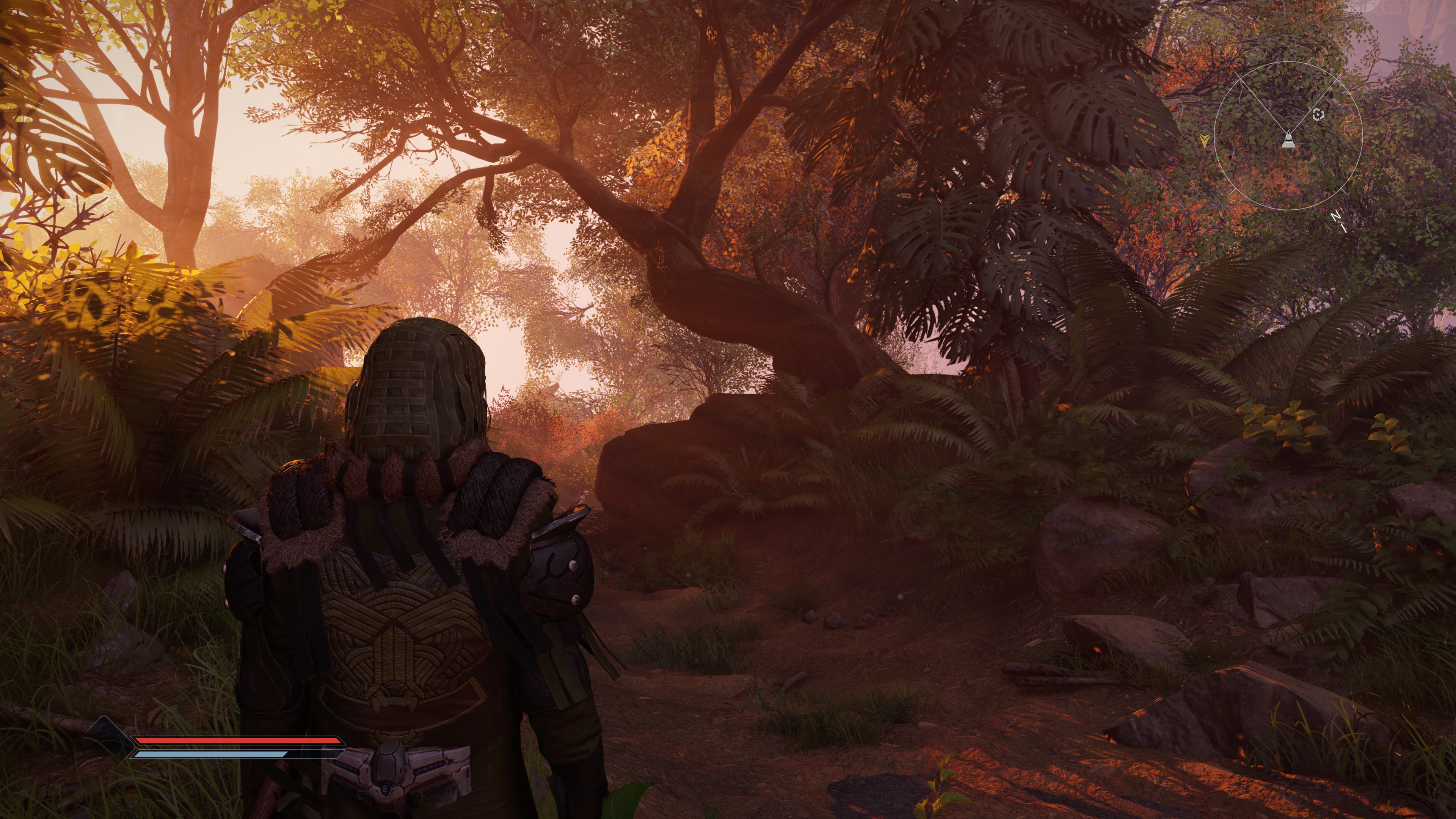
Task: Click the hexagonal teleporter marker on radar
Action: [x=1318, y=115]
